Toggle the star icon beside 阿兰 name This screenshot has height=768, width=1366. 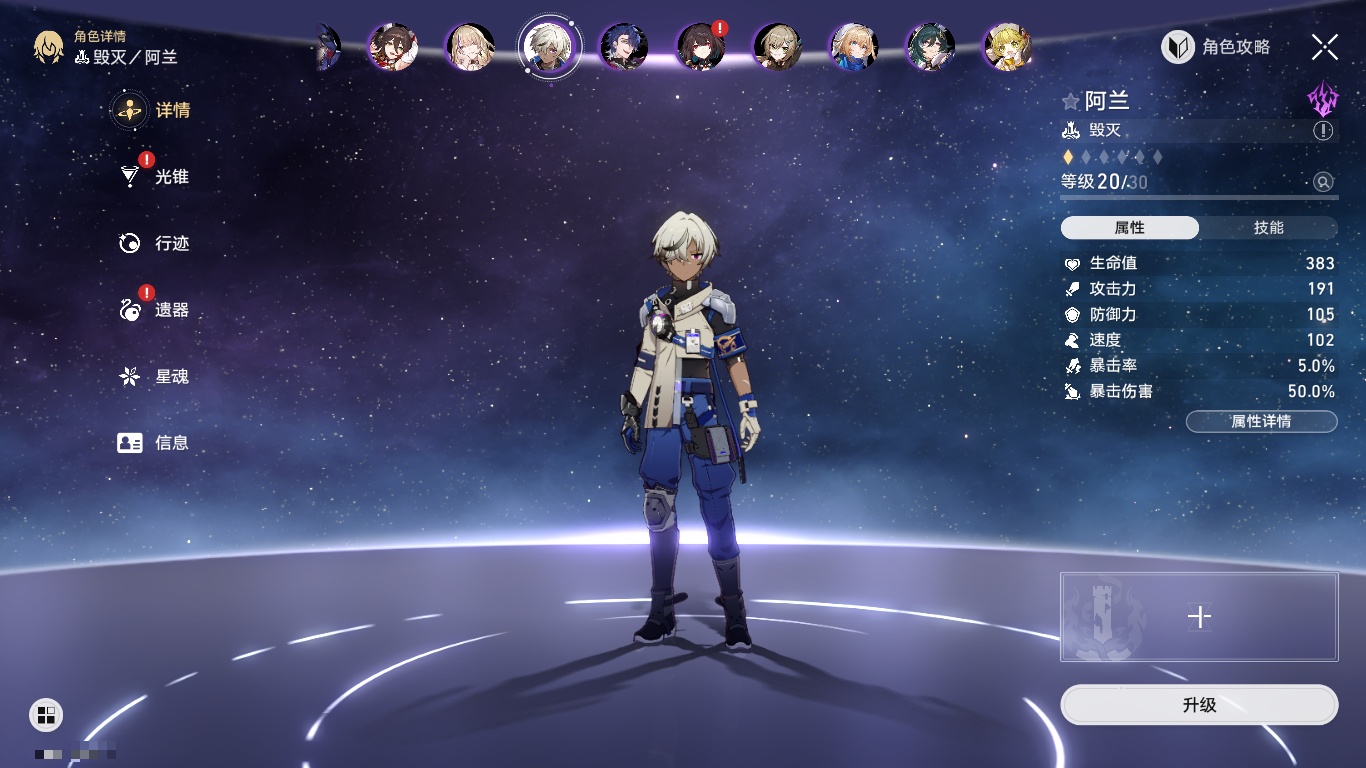tap(1071, 101)
